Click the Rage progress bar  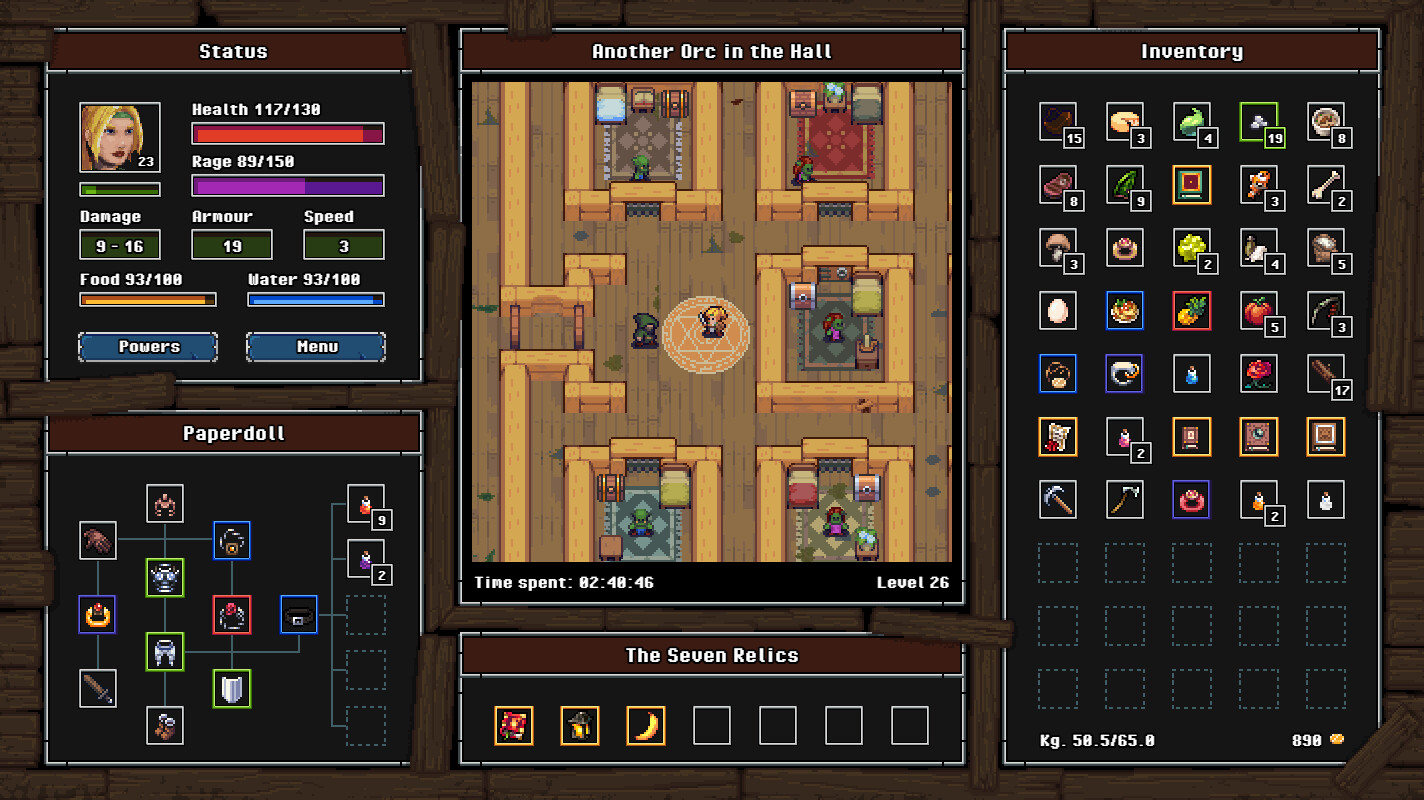287,185
